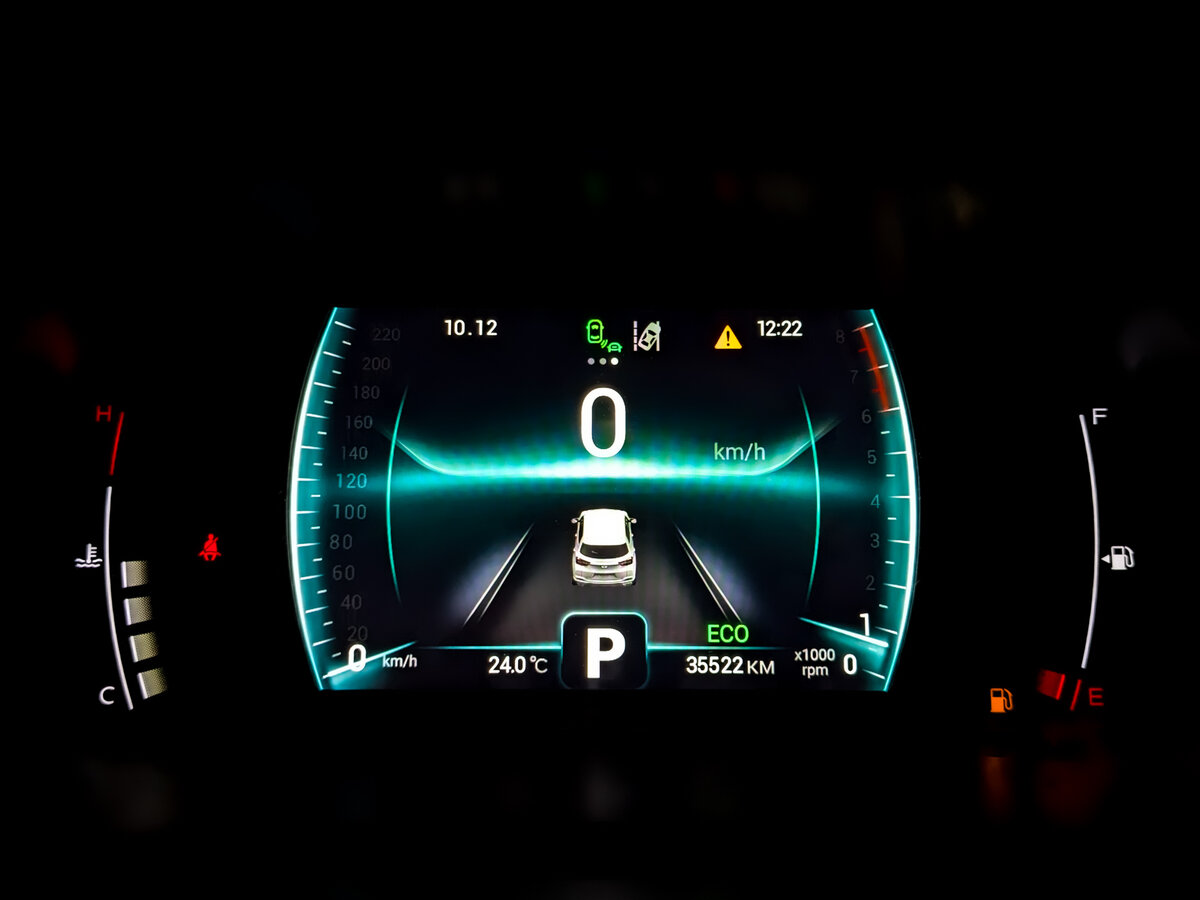The width and height of the screenshot is (1200, 900).
Task: Select the coolant temperature icon
Action: tap(89, 555)
